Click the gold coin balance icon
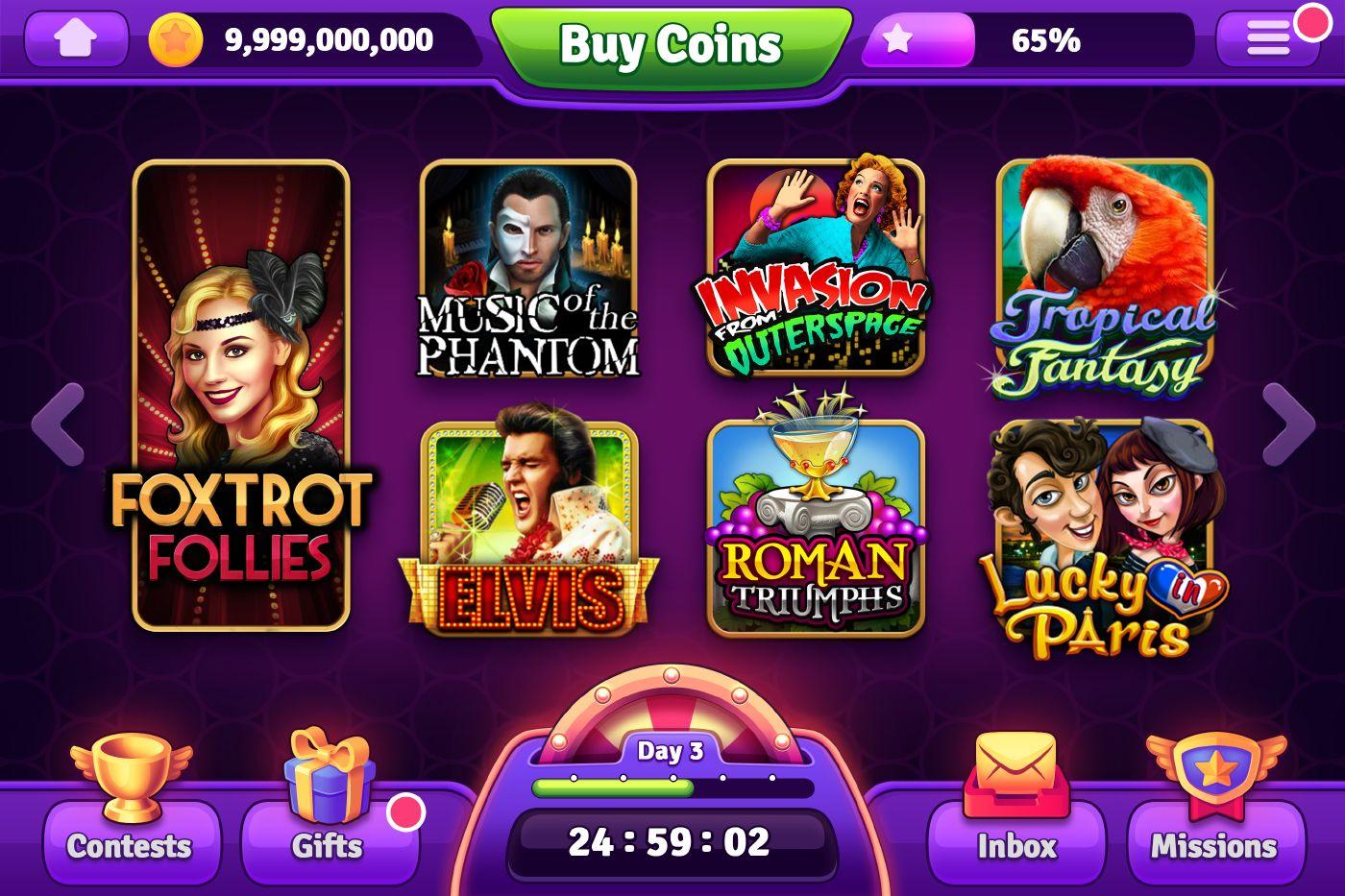The image size is (1345, 896). coord(176,40)
